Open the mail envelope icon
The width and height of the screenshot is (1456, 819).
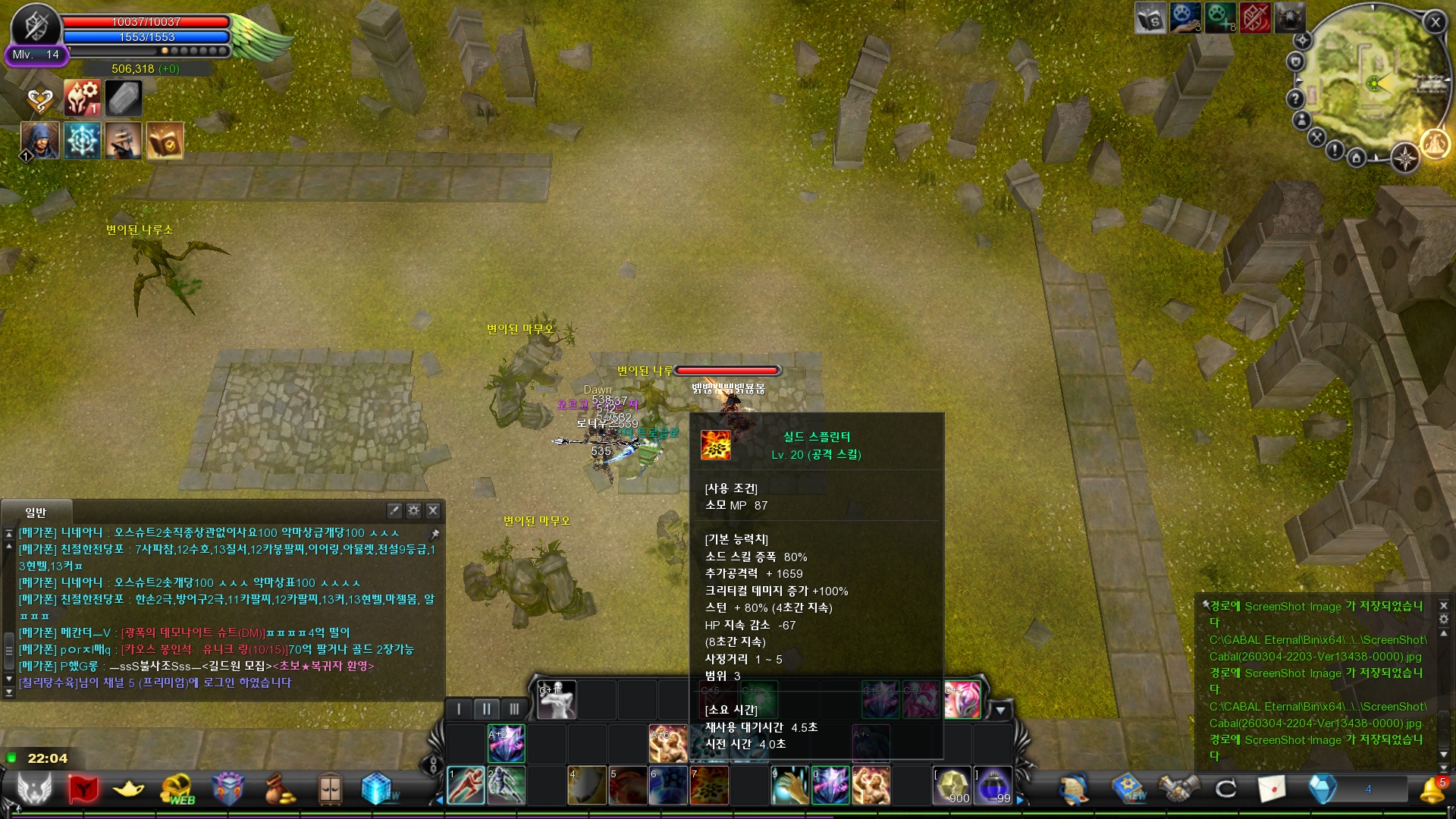pyautogui.click(x=1272, y=789)
